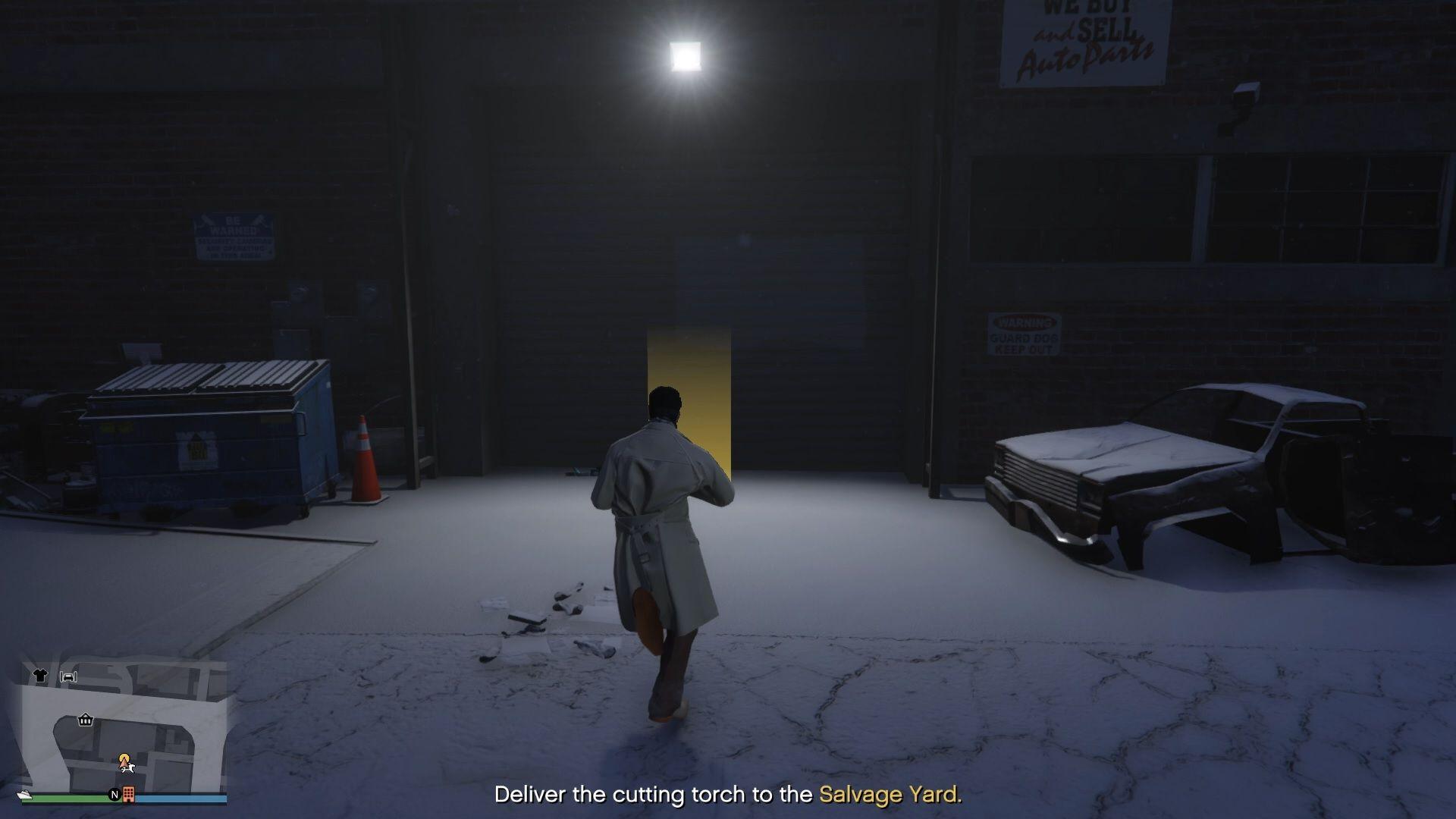1456x819 pixels.
Task: Click the garage blip on the minimap
Action: click(x=70, y=677)
